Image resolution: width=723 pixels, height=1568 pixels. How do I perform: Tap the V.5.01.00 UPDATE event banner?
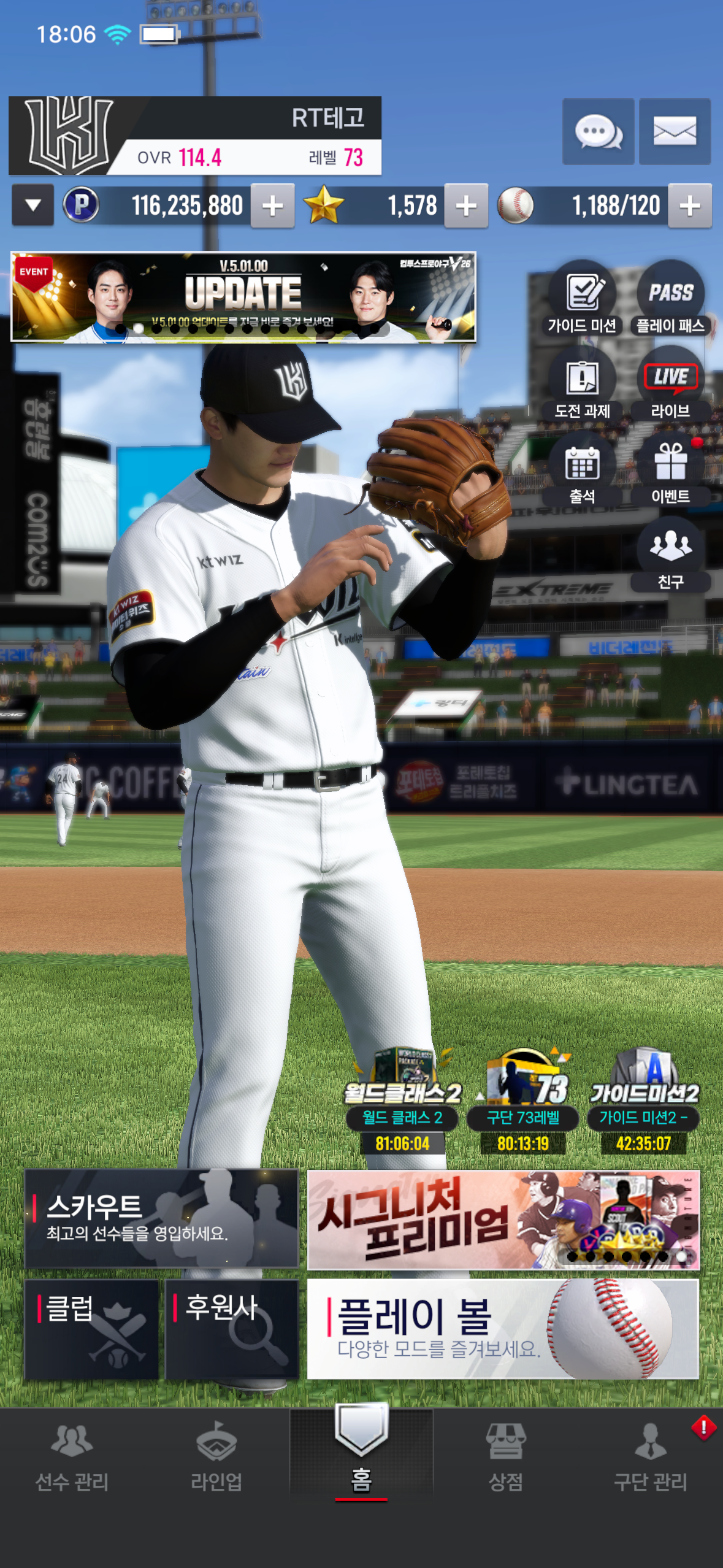[243, 296]
